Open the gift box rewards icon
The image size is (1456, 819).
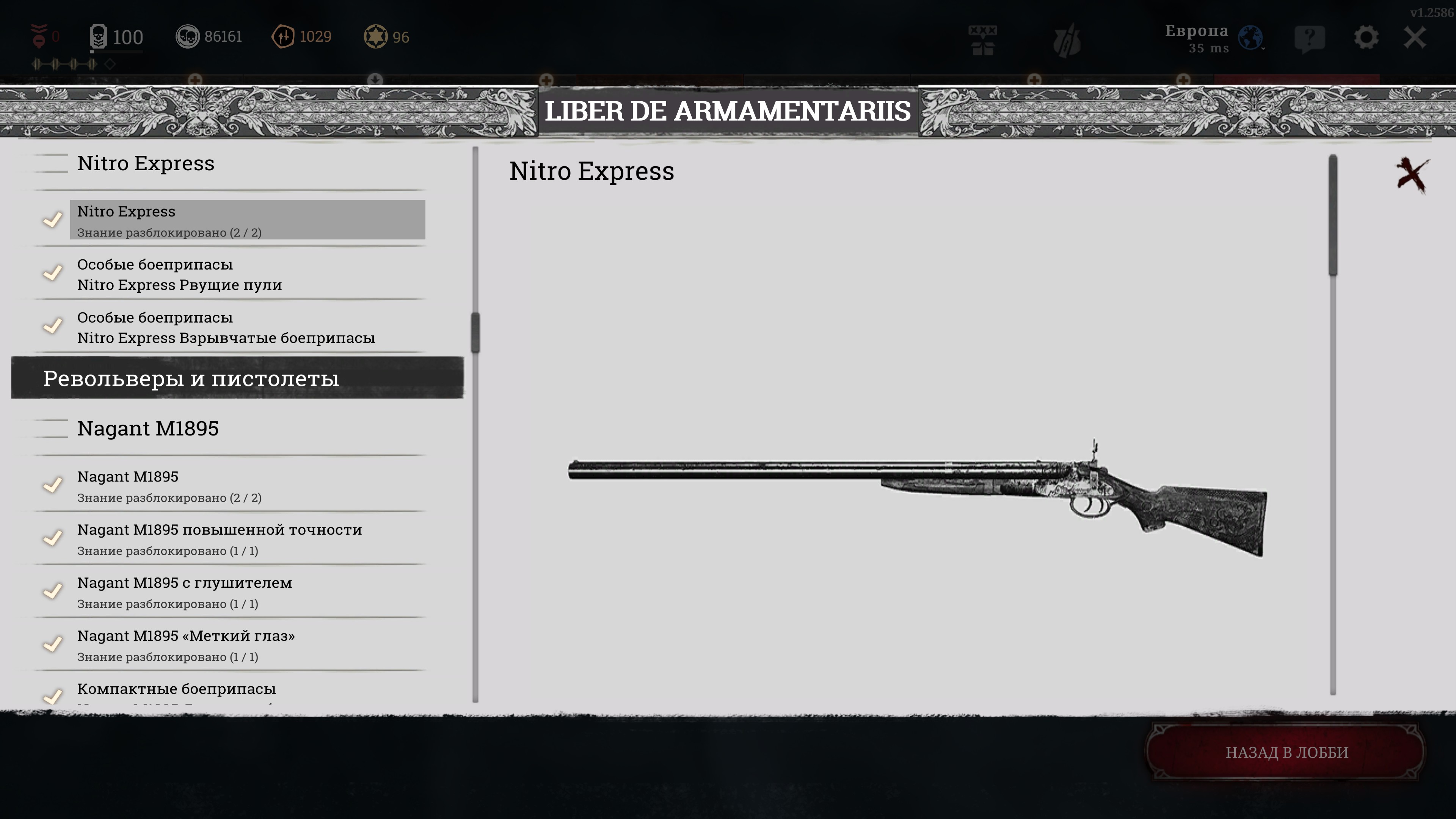tap(982, 39)
